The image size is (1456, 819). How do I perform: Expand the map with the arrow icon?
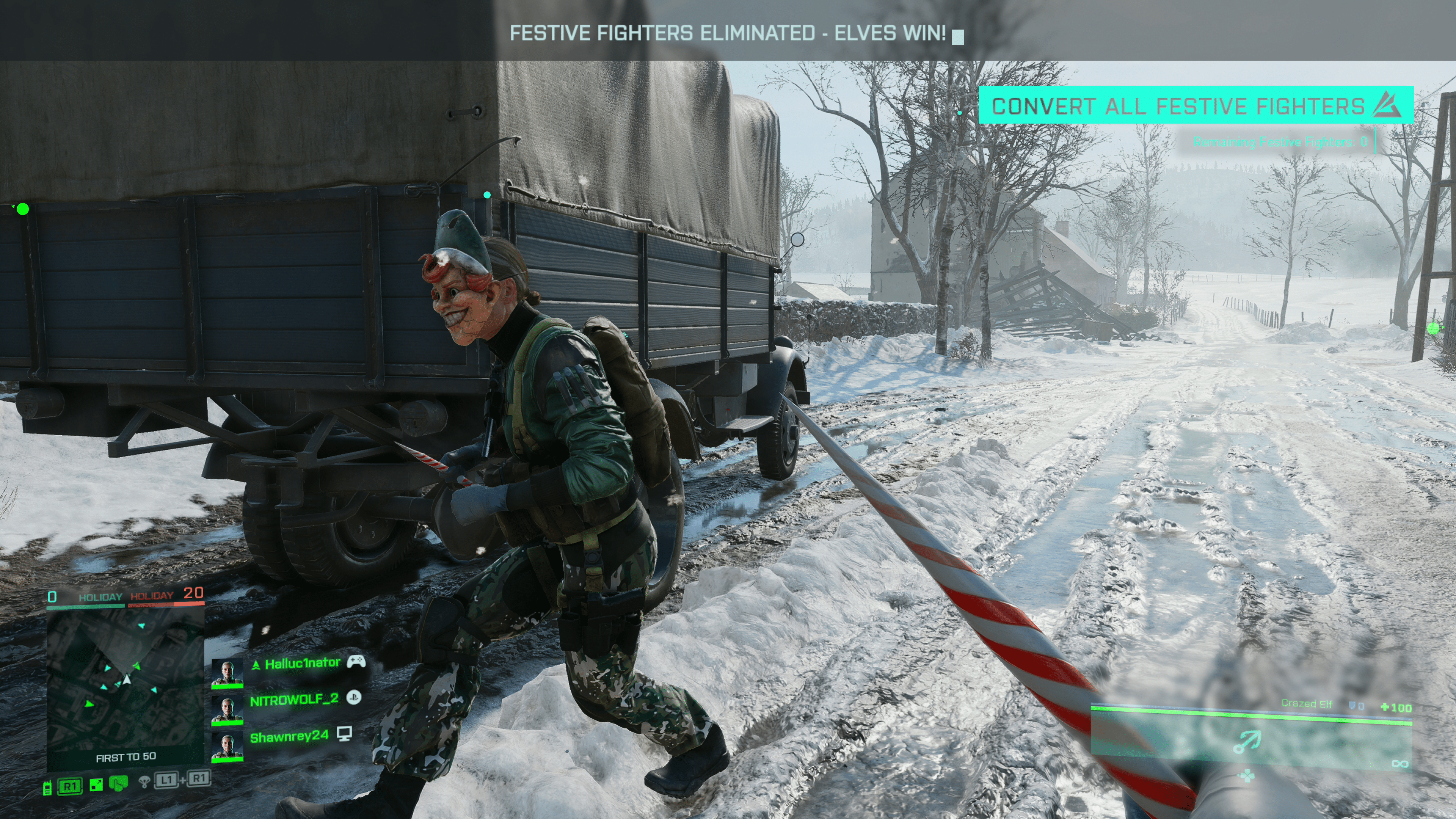pos(96,784)
